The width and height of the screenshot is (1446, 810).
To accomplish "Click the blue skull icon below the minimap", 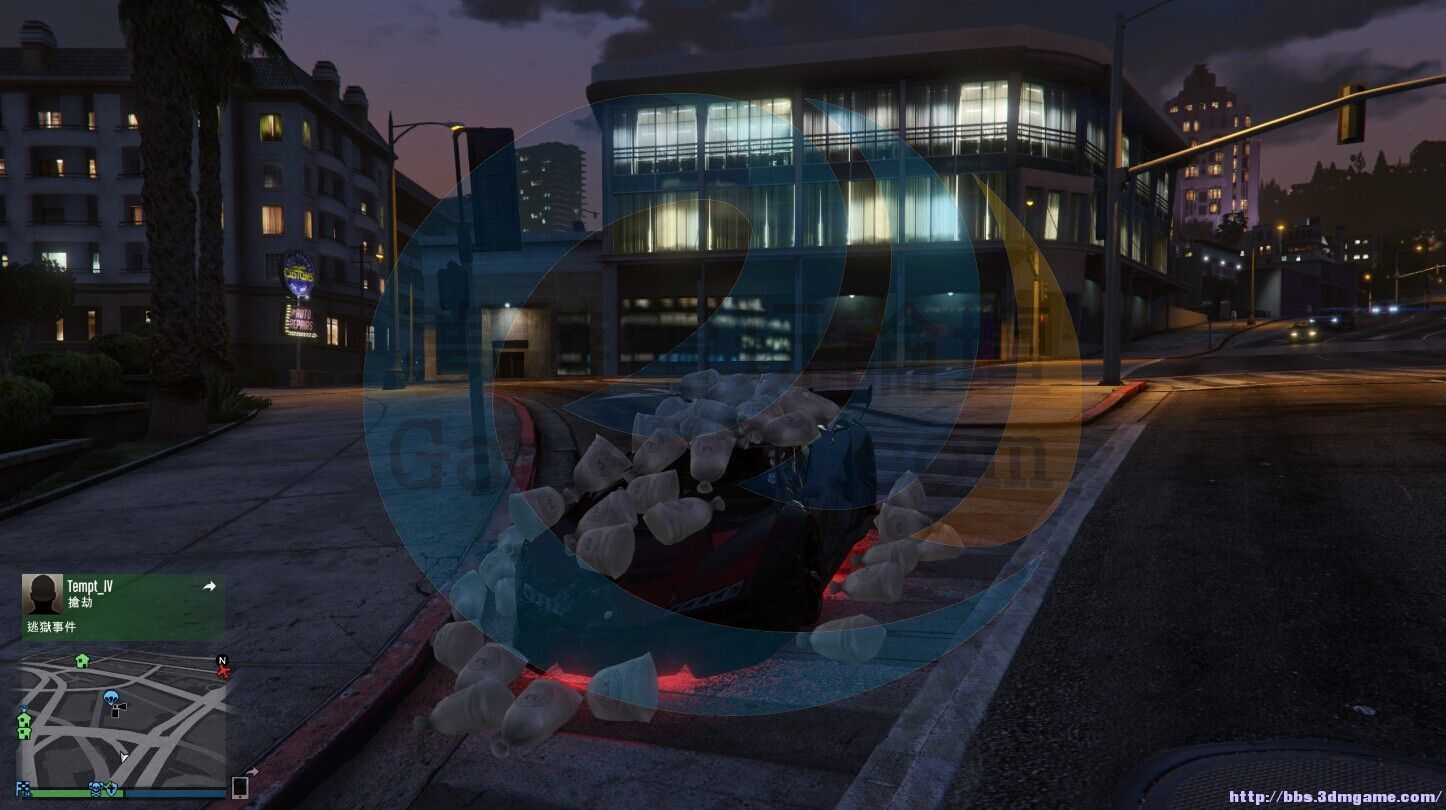I will [97, 789].
